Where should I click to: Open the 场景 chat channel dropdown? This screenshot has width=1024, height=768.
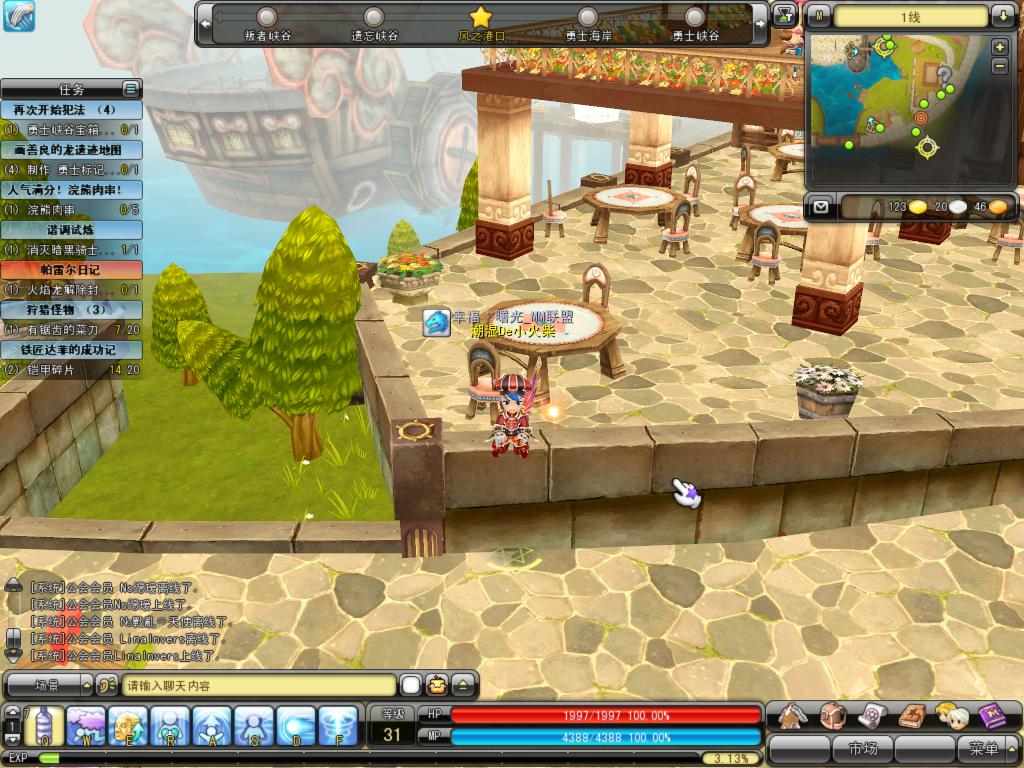(x=48, y=686)
